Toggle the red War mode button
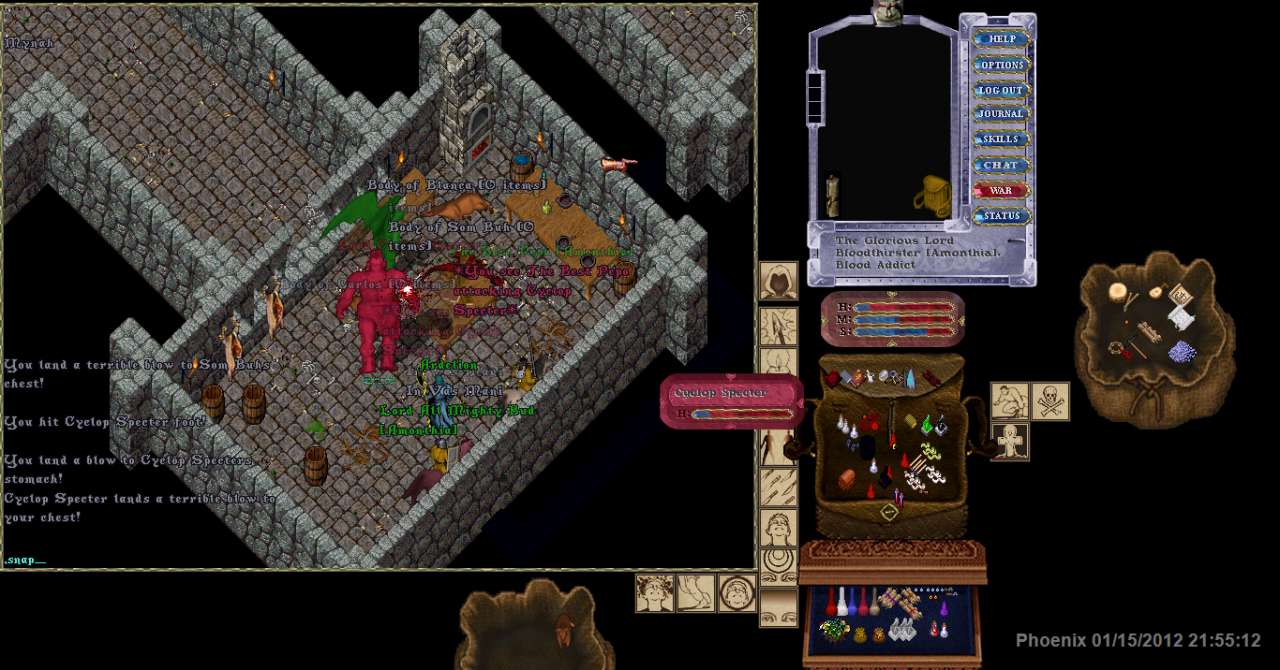This screenshot has width=1280, height=670. coord(1001,190)
